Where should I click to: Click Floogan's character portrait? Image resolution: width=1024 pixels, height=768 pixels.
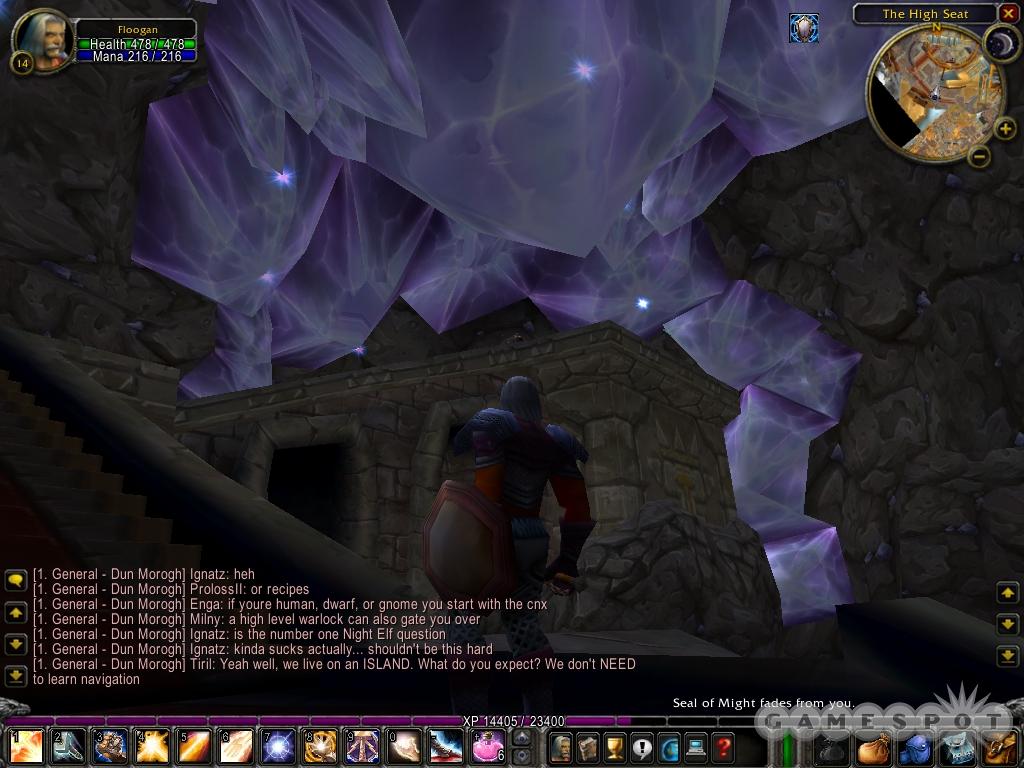[41, 39]
